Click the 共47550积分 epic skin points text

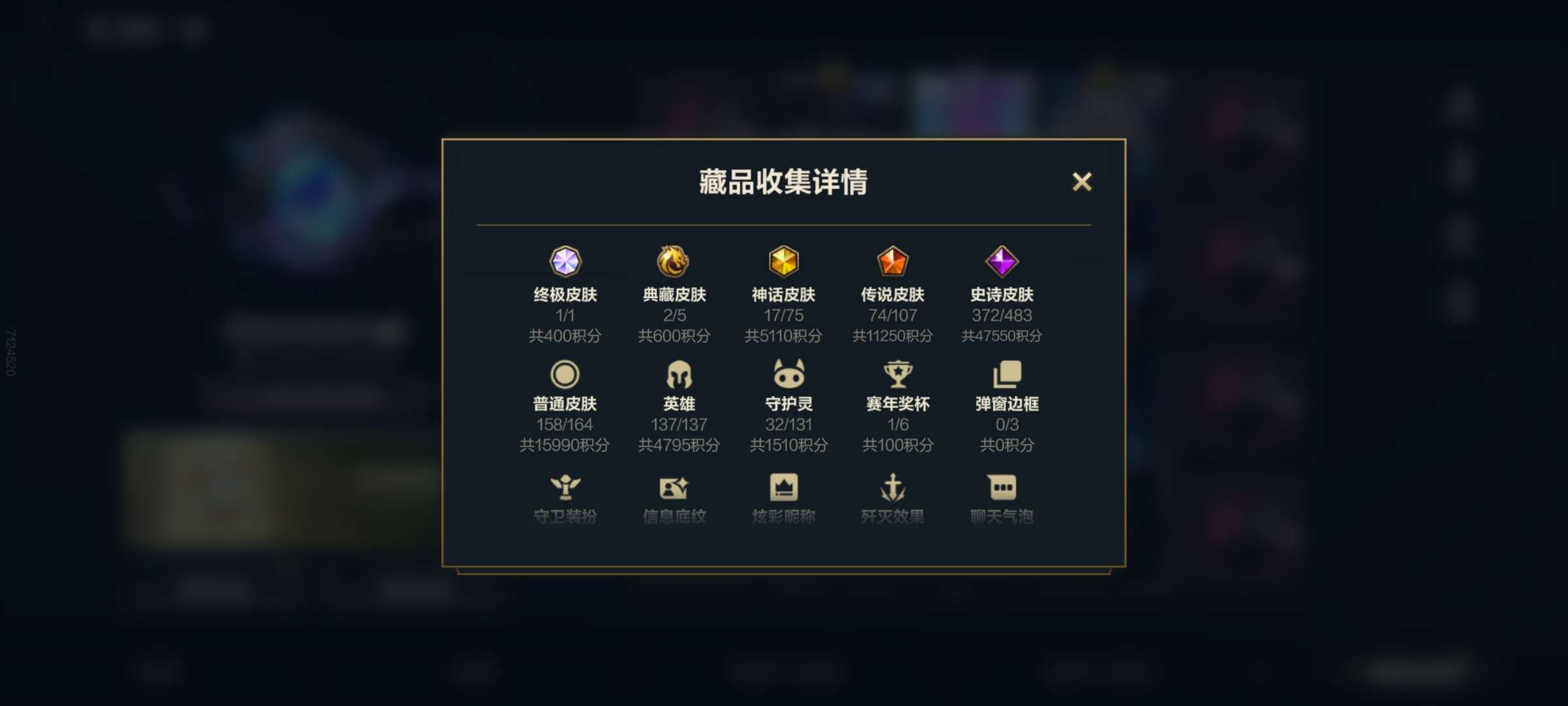pos(1002,336)
